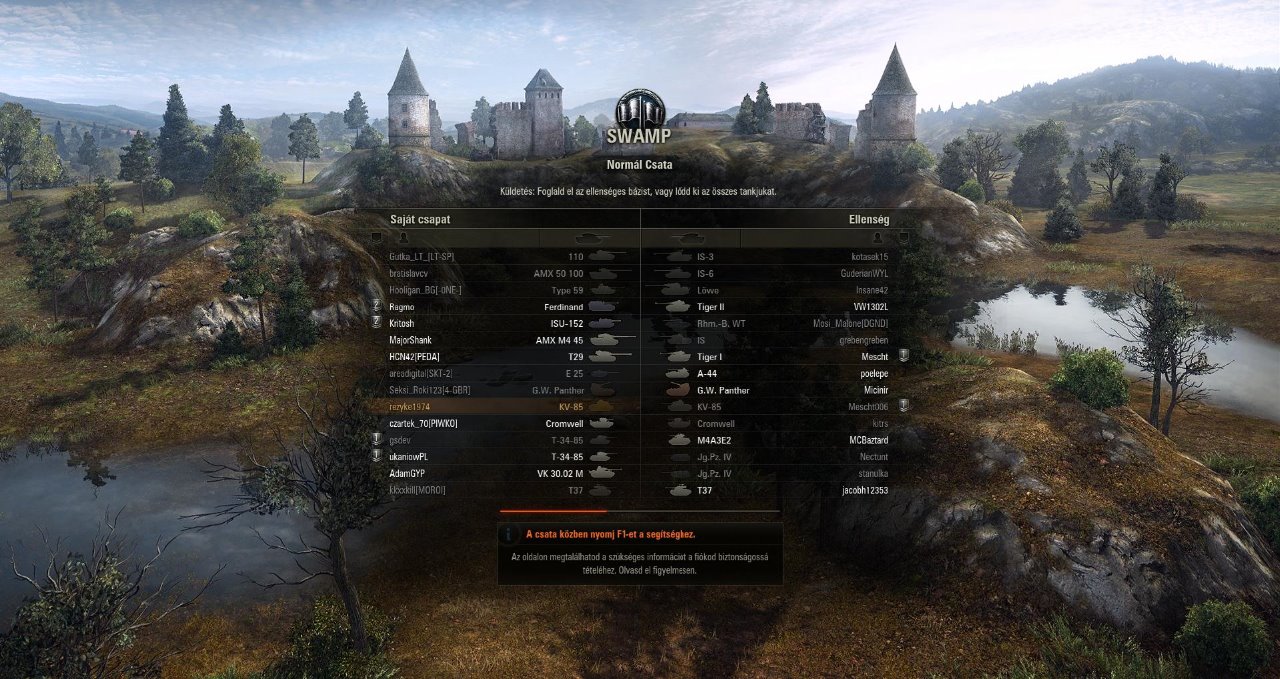Select enemy MCBaztard's M4A3E2 row
Viewport: 1280px width, 679px height.
click(780, 440)
